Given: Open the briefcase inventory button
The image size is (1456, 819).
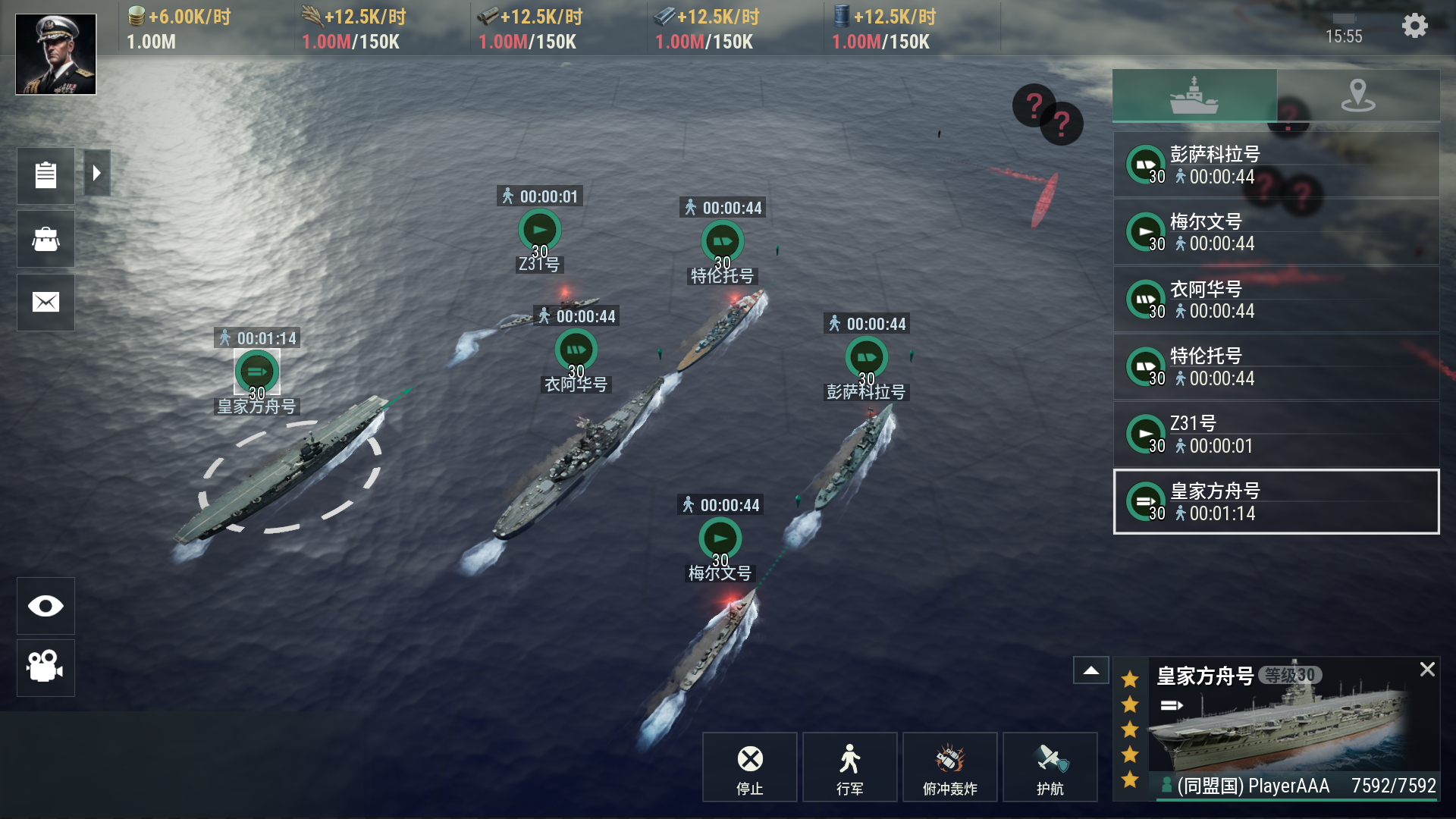Looking at the screenshot, I should 45,240.
